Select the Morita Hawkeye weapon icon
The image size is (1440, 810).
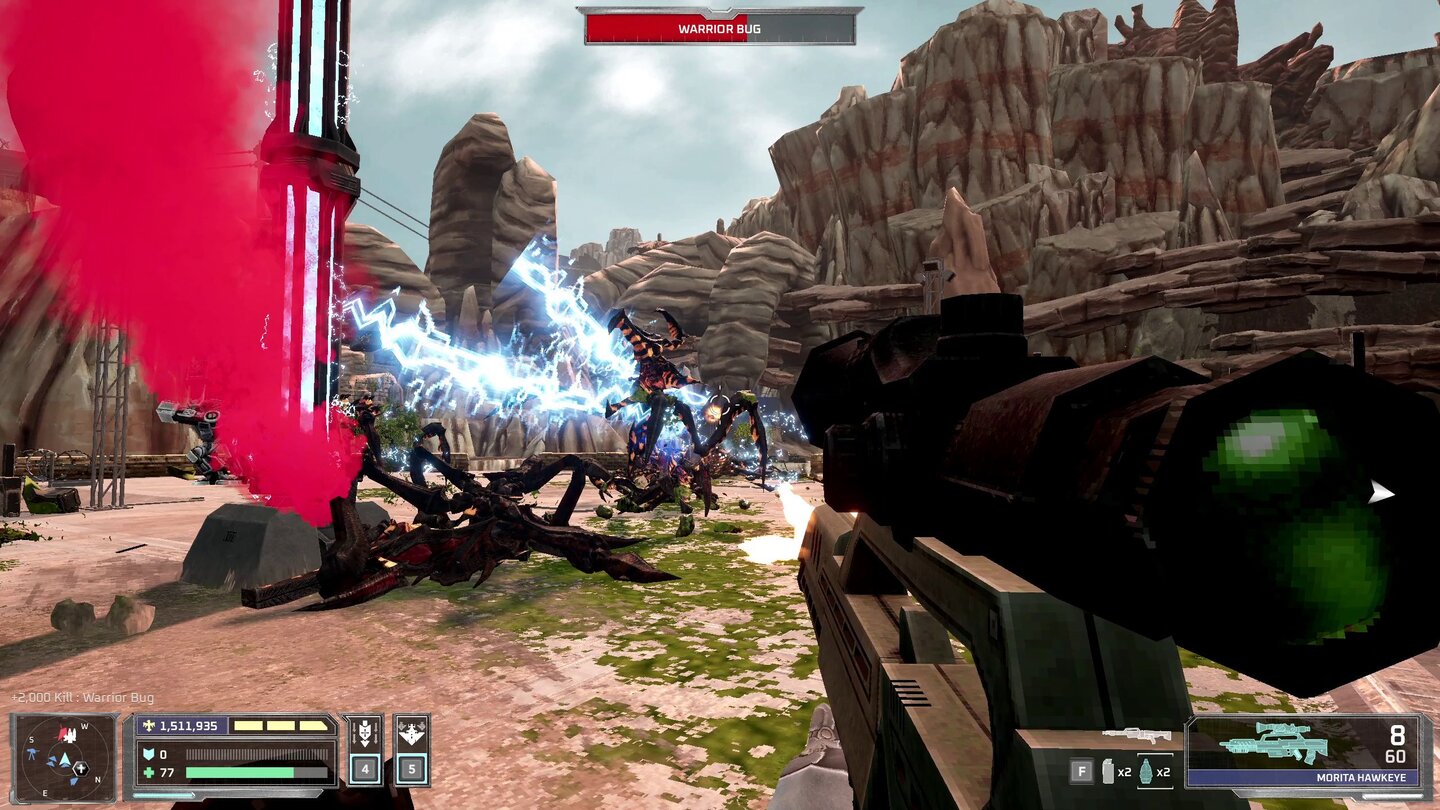(1272, 740)
